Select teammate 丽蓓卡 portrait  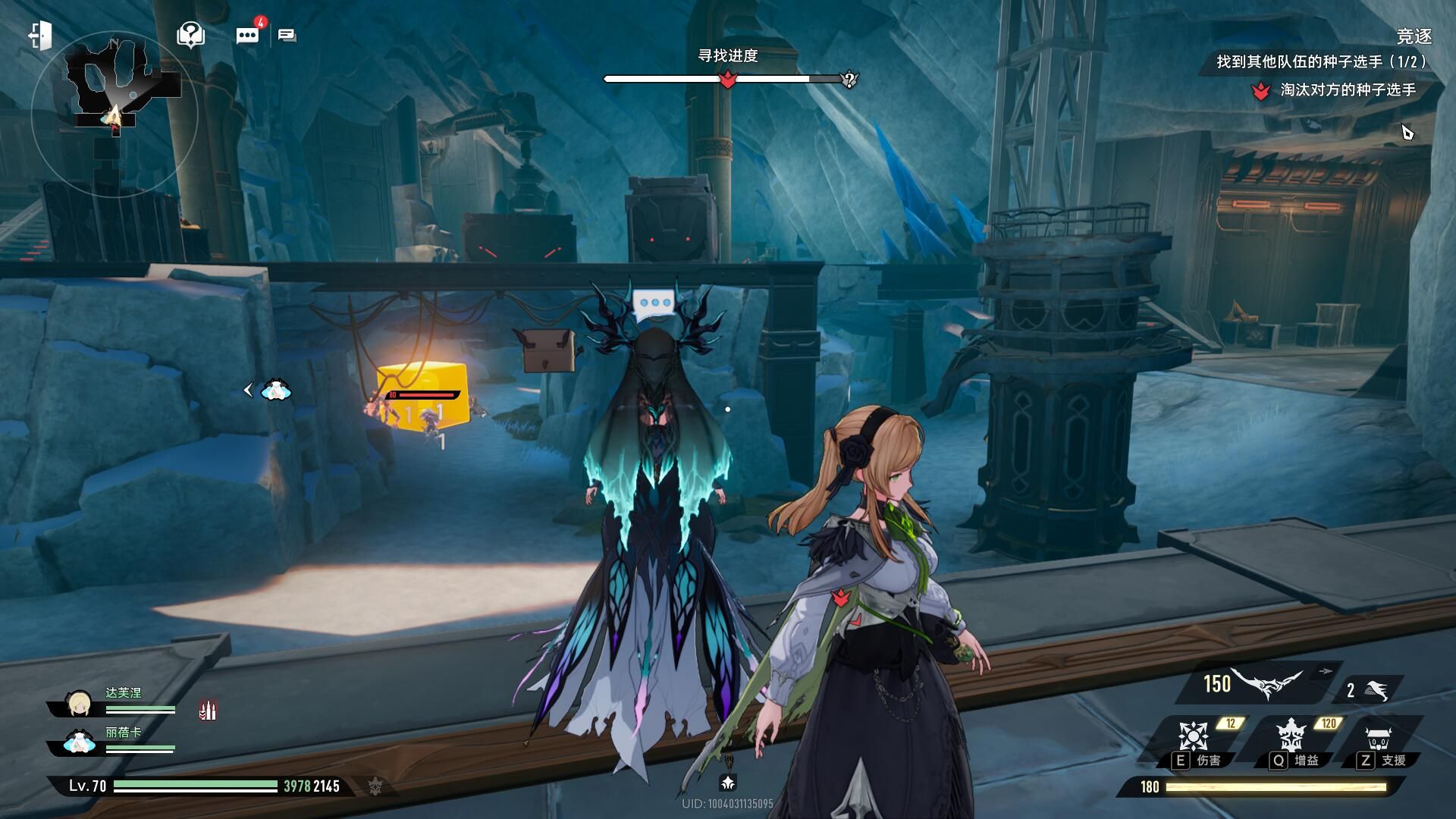[79, 742]
